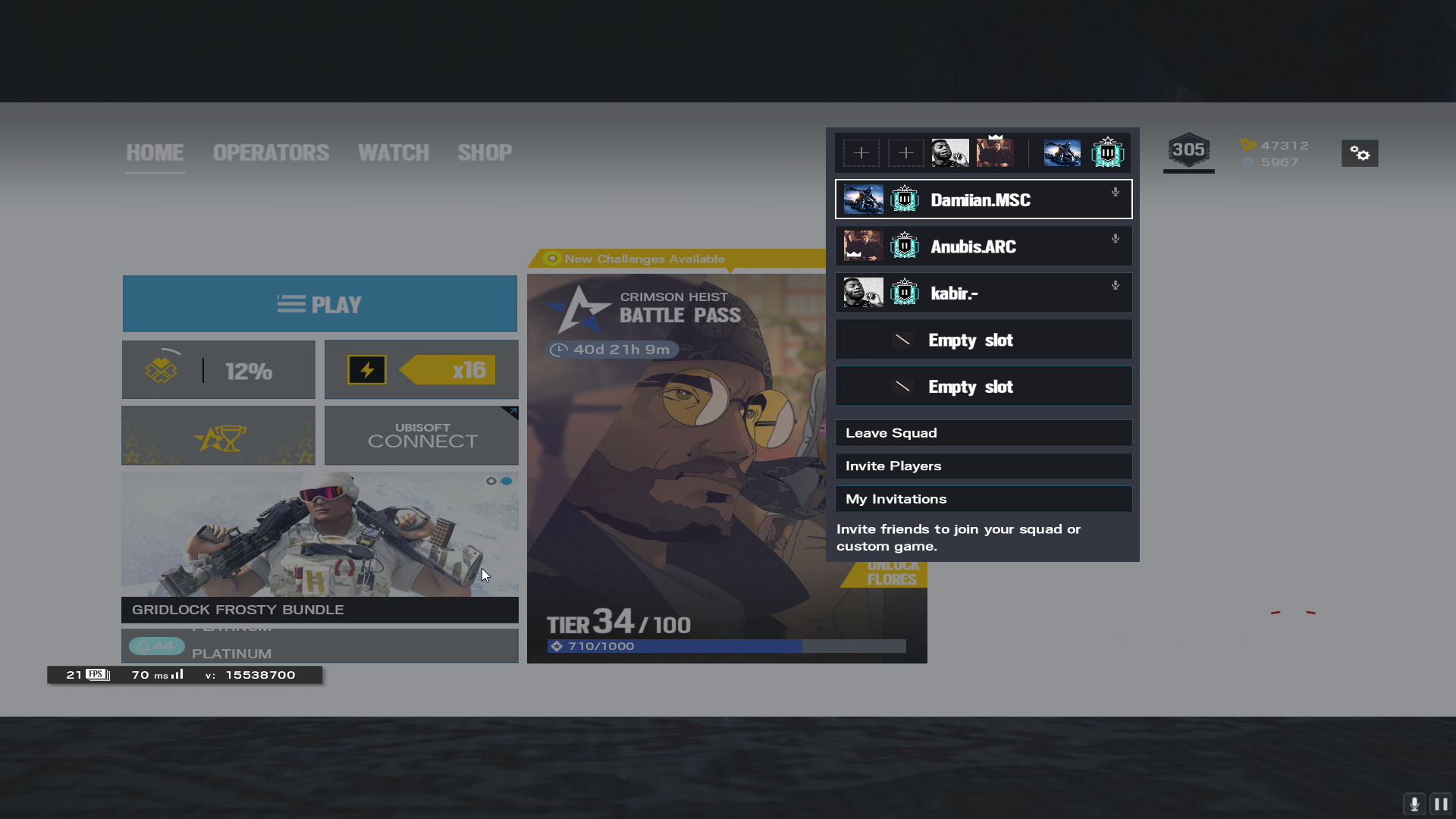Open the settings gear menu

click(x=1360, y=153)
